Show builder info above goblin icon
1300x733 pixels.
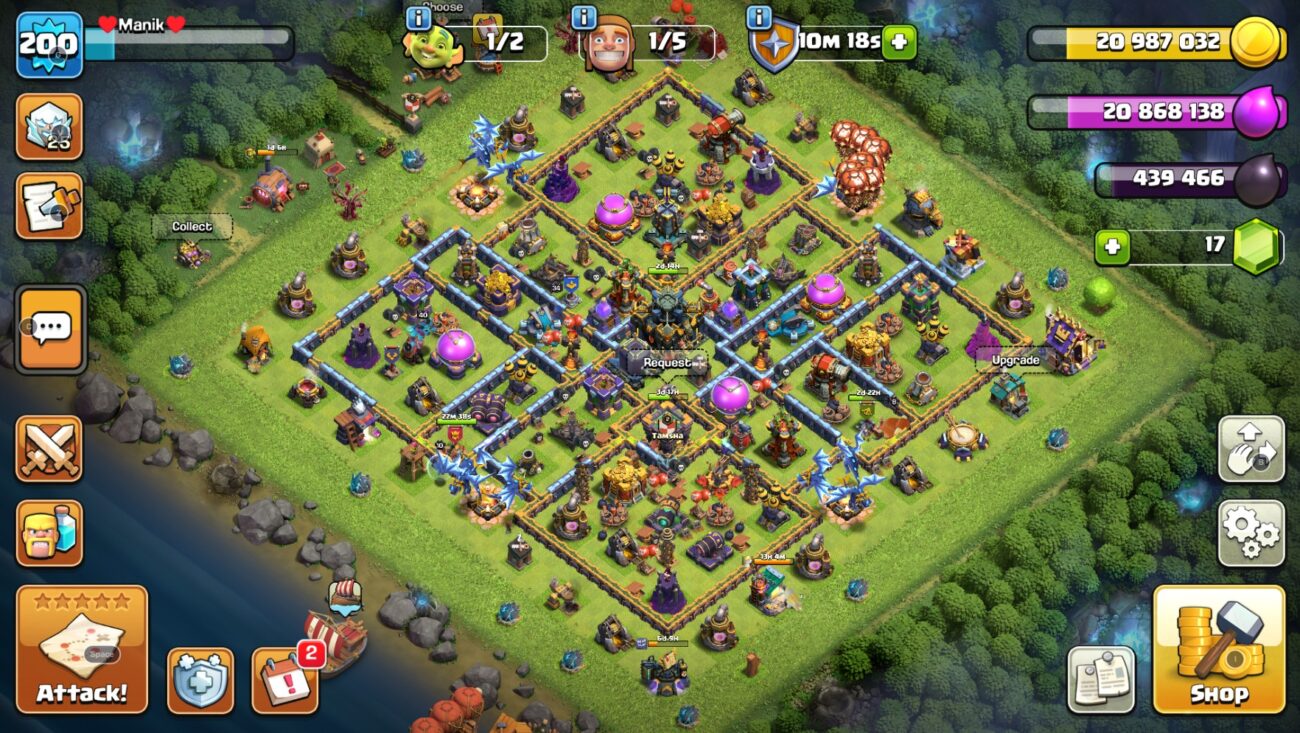click(419, 17)
